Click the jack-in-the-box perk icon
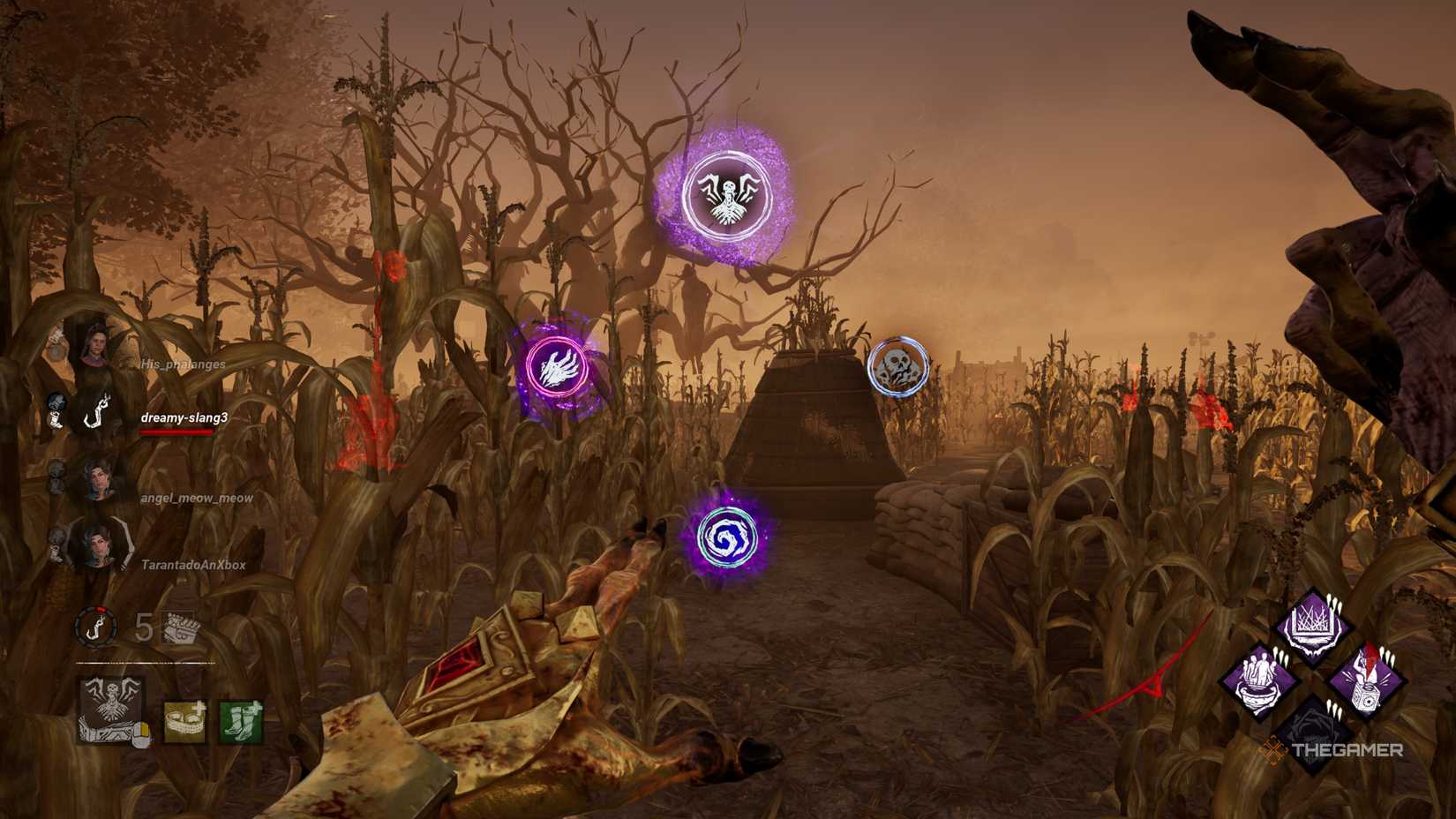Image resolution: width=1456 pixels, height=819 pixels. coord(1366,680)
